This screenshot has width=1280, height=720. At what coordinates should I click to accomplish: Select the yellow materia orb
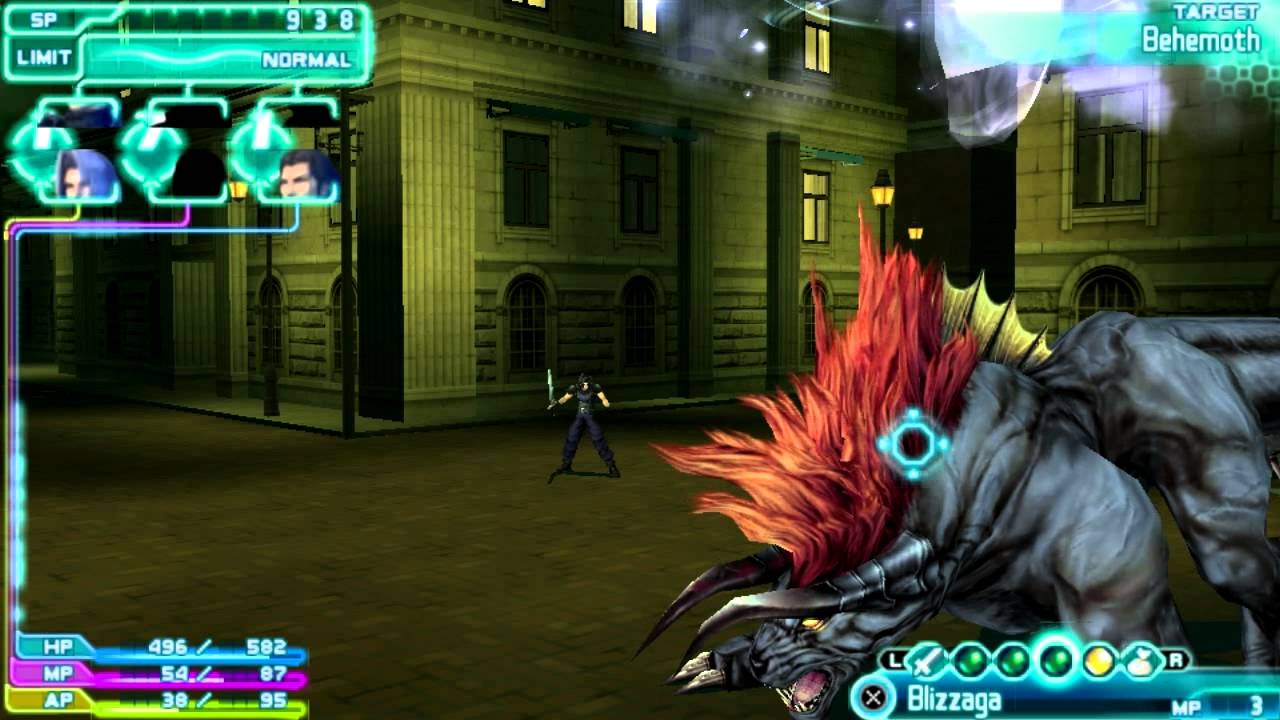(1096, 662)
